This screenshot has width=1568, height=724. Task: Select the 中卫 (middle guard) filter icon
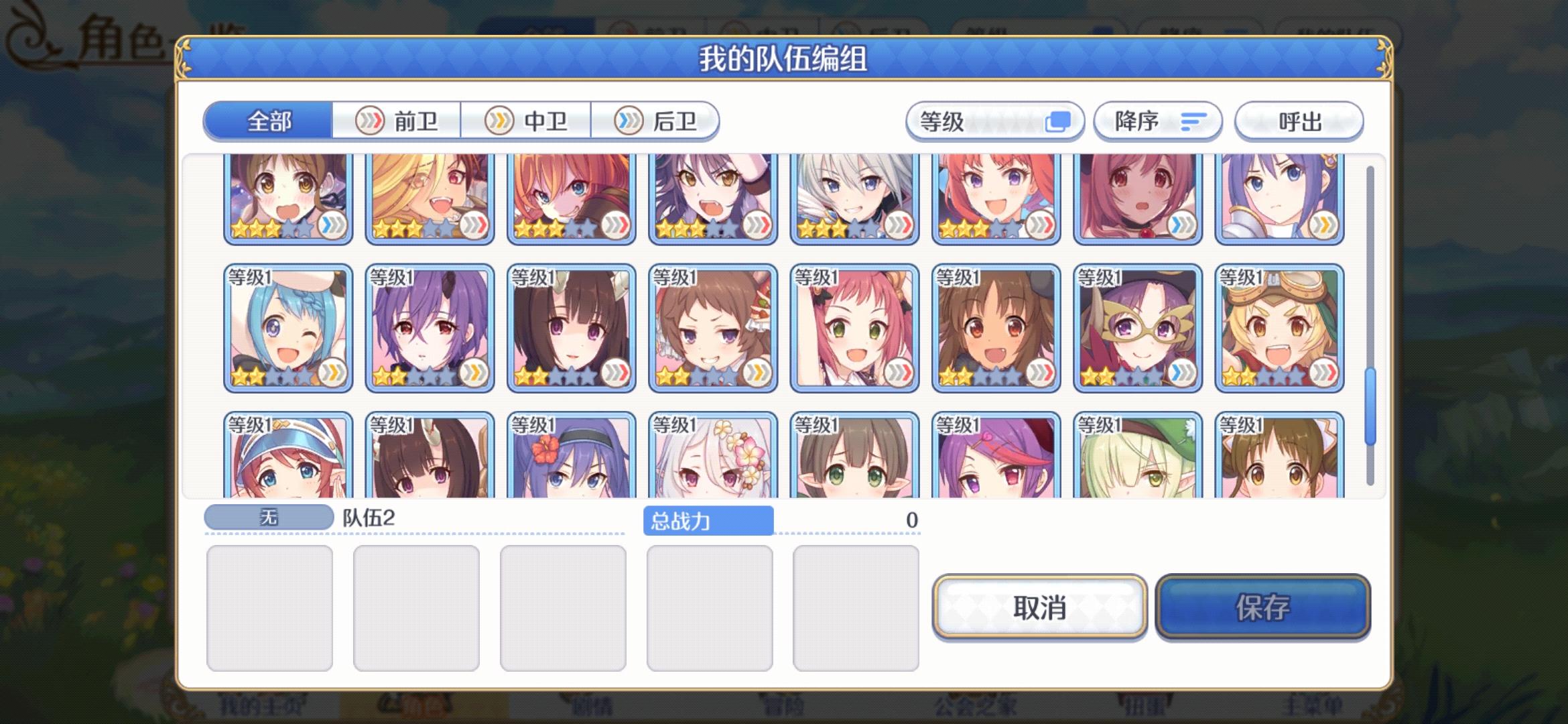point(497,121)
